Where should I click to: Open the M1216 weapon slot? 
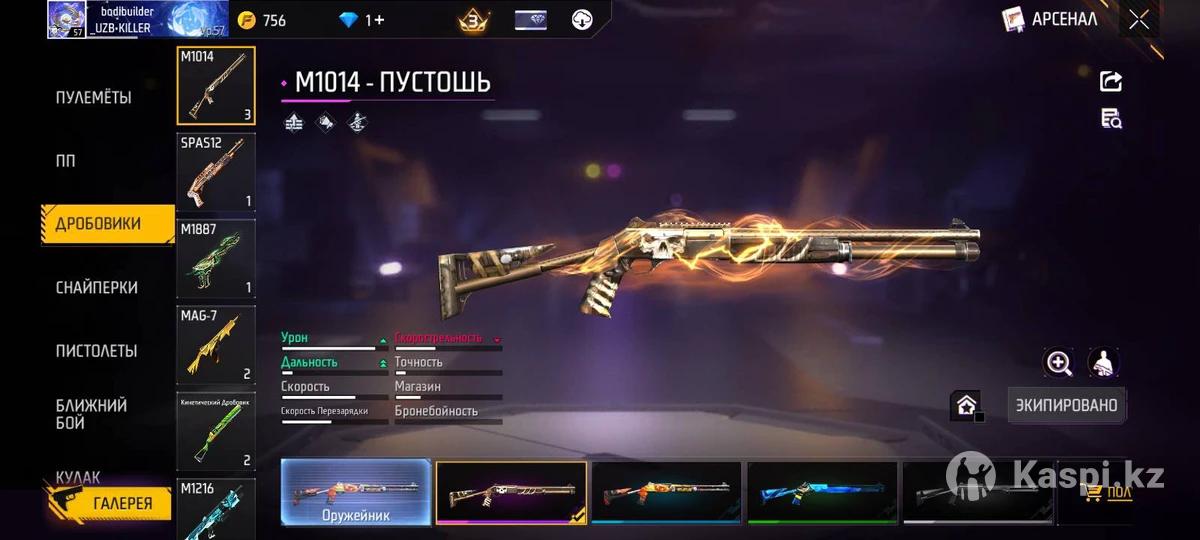[x=216, y=508]
